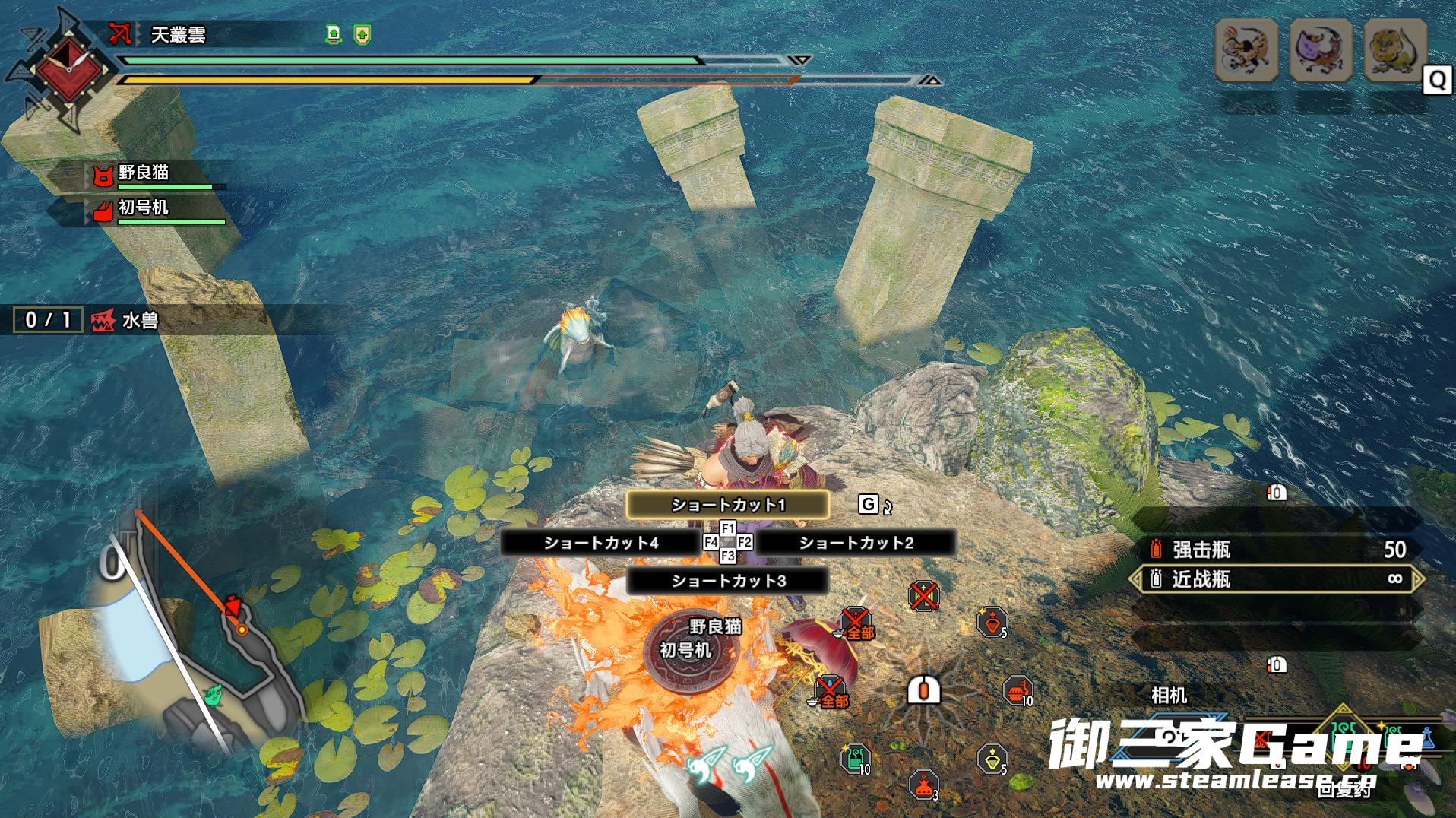
Task: Pick ショートカット3 from the shortcut menu
Action: coord(727,581)
